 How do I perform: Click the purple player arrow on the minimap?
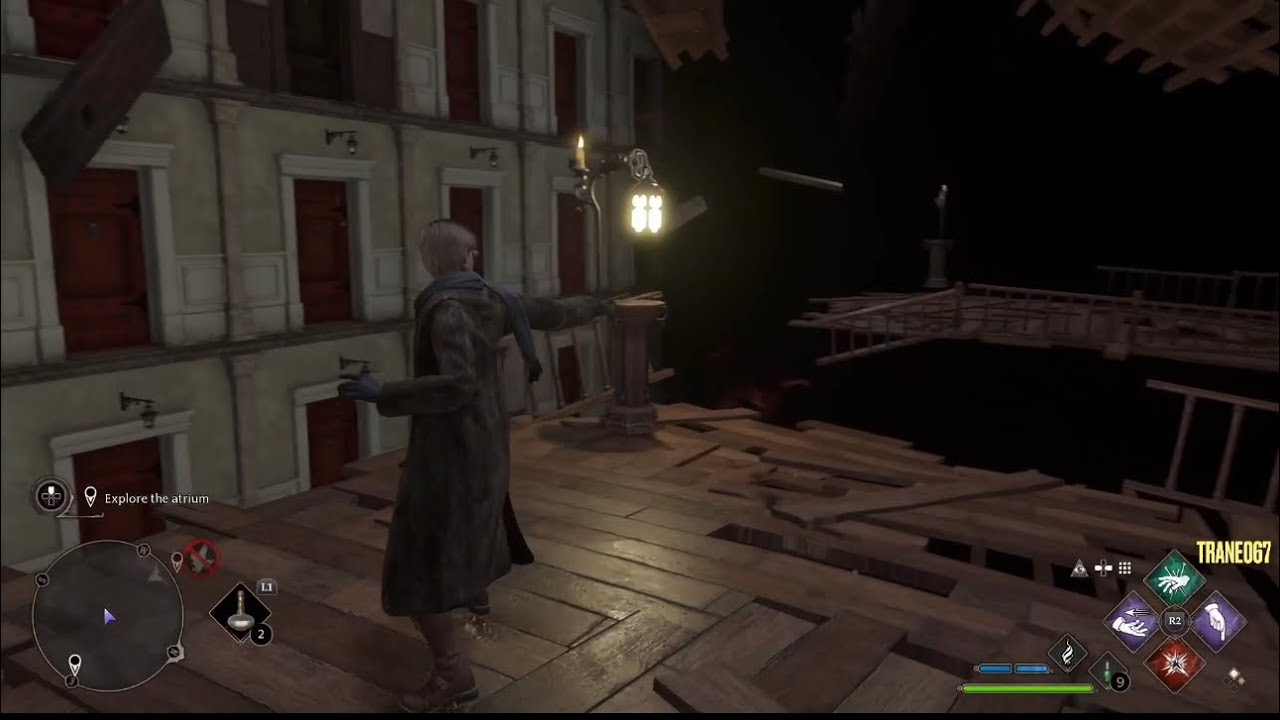[x=110, y=617]
